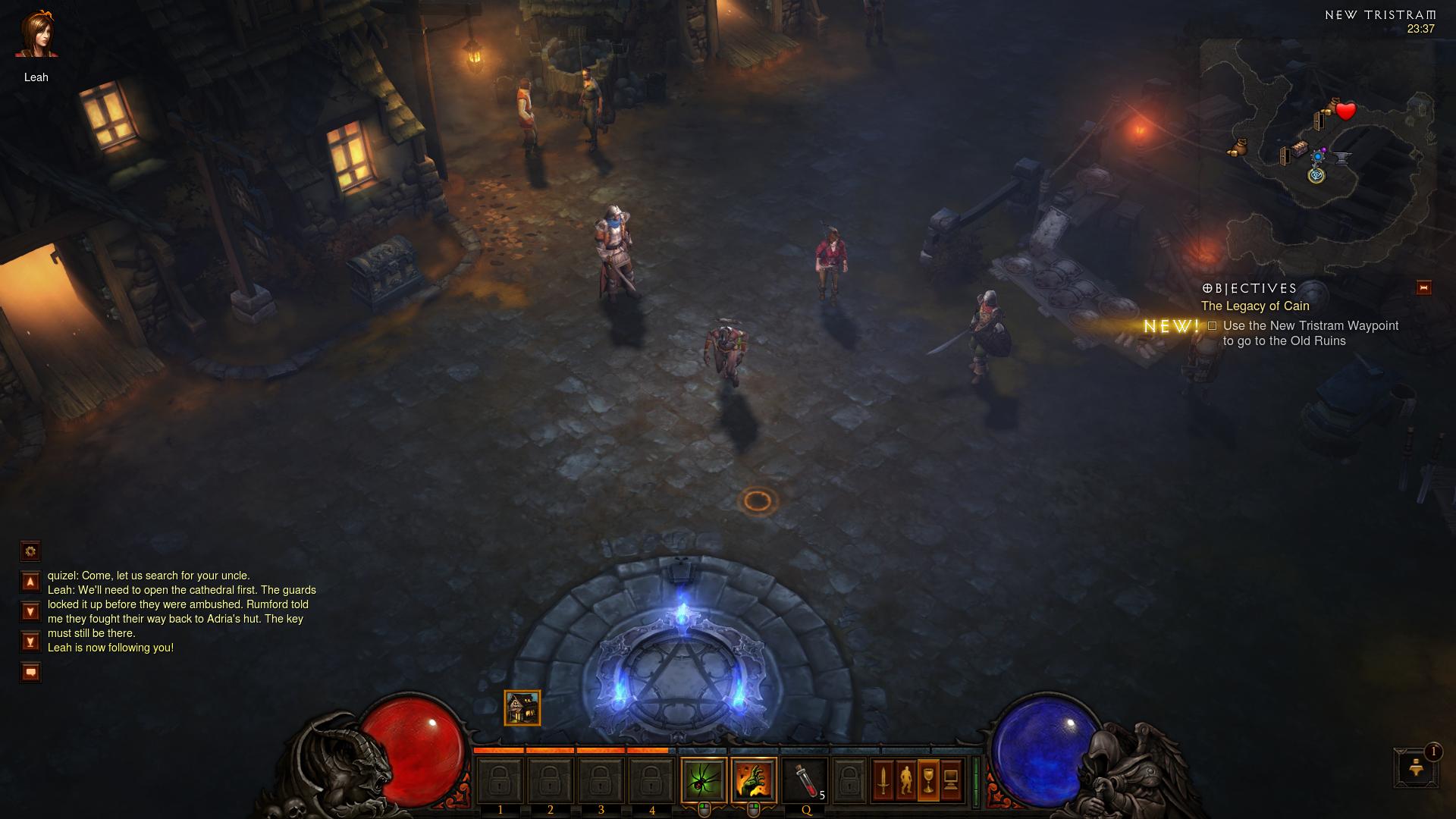This screenshot has height=819, width=1456.
Task: Click the golden chalice menu button
Action: pyautogui.click(x=928, y=780)
